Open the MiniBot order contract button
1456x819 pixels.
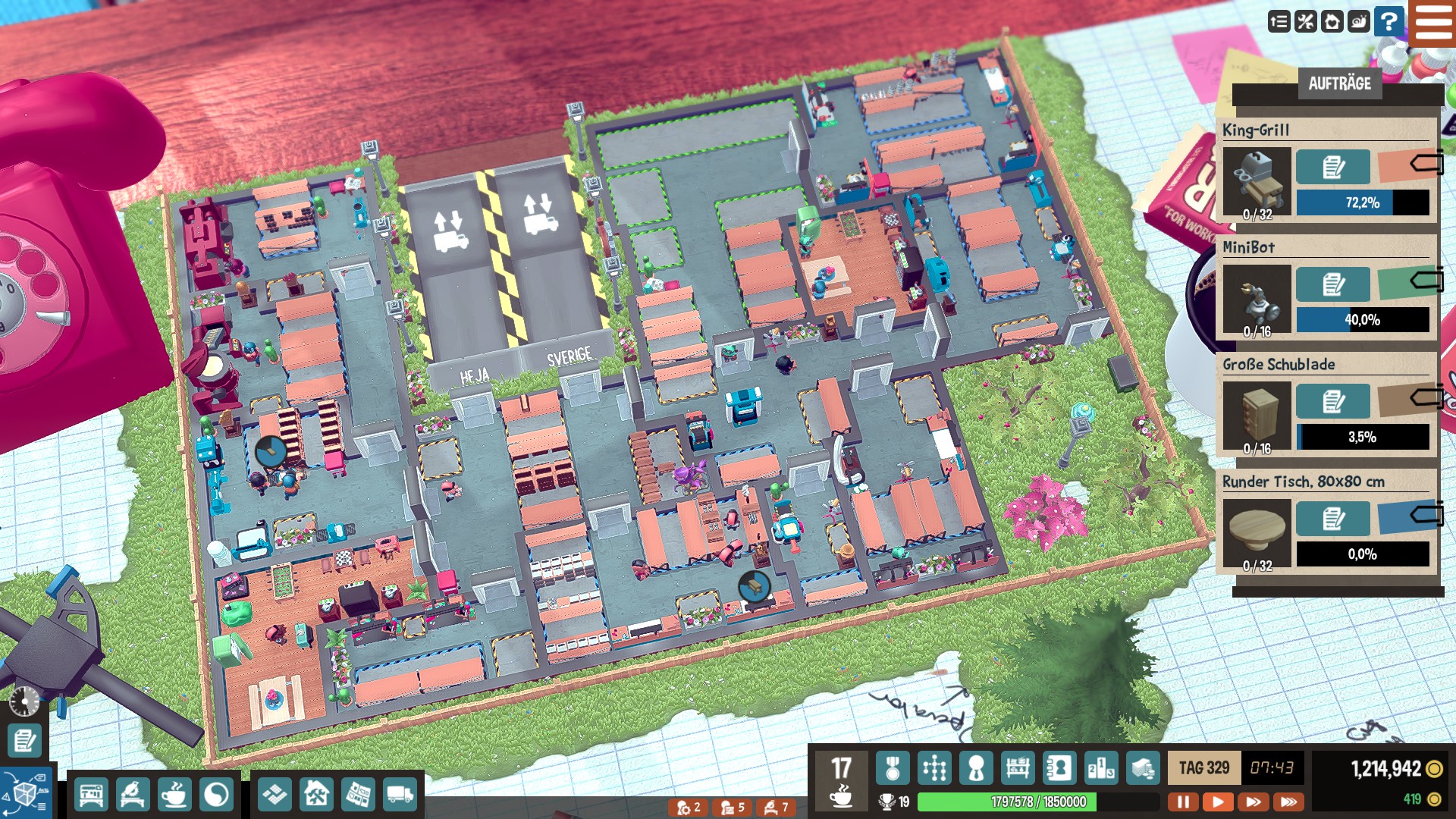[x=1332, y=284]
